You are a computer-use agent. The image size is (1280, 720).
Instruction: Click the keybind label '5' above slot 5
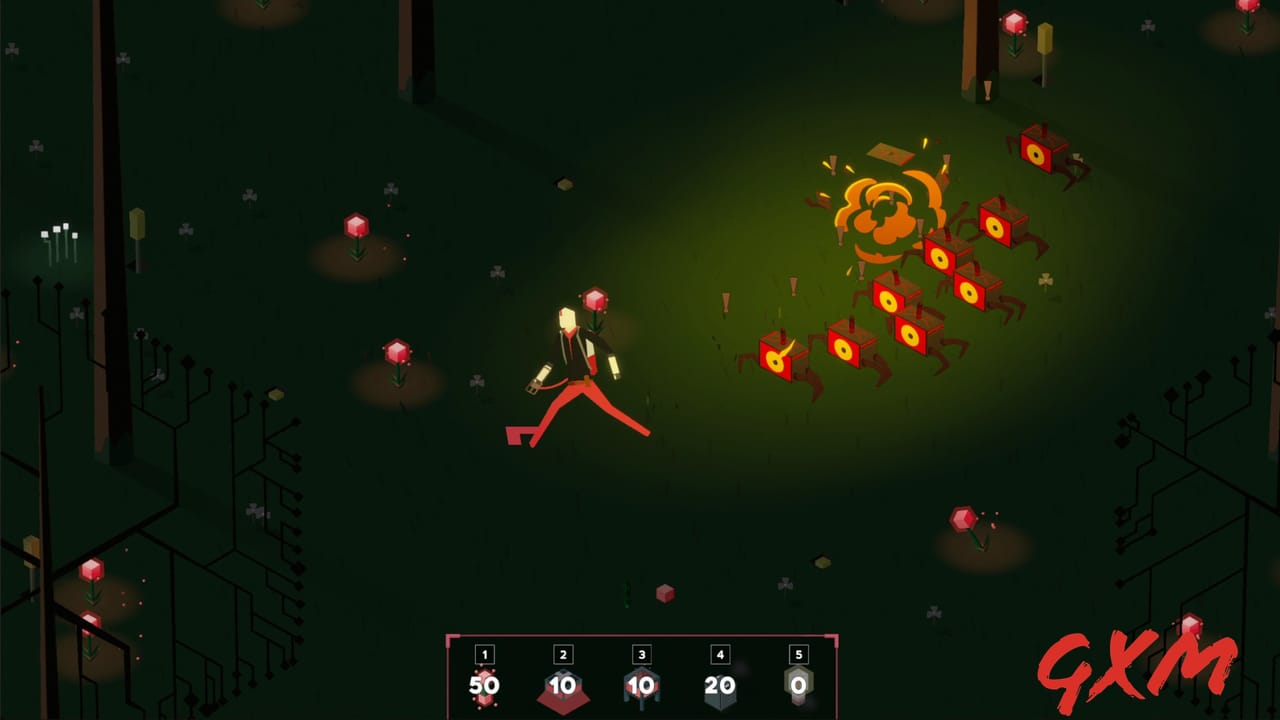coord(798,655)
